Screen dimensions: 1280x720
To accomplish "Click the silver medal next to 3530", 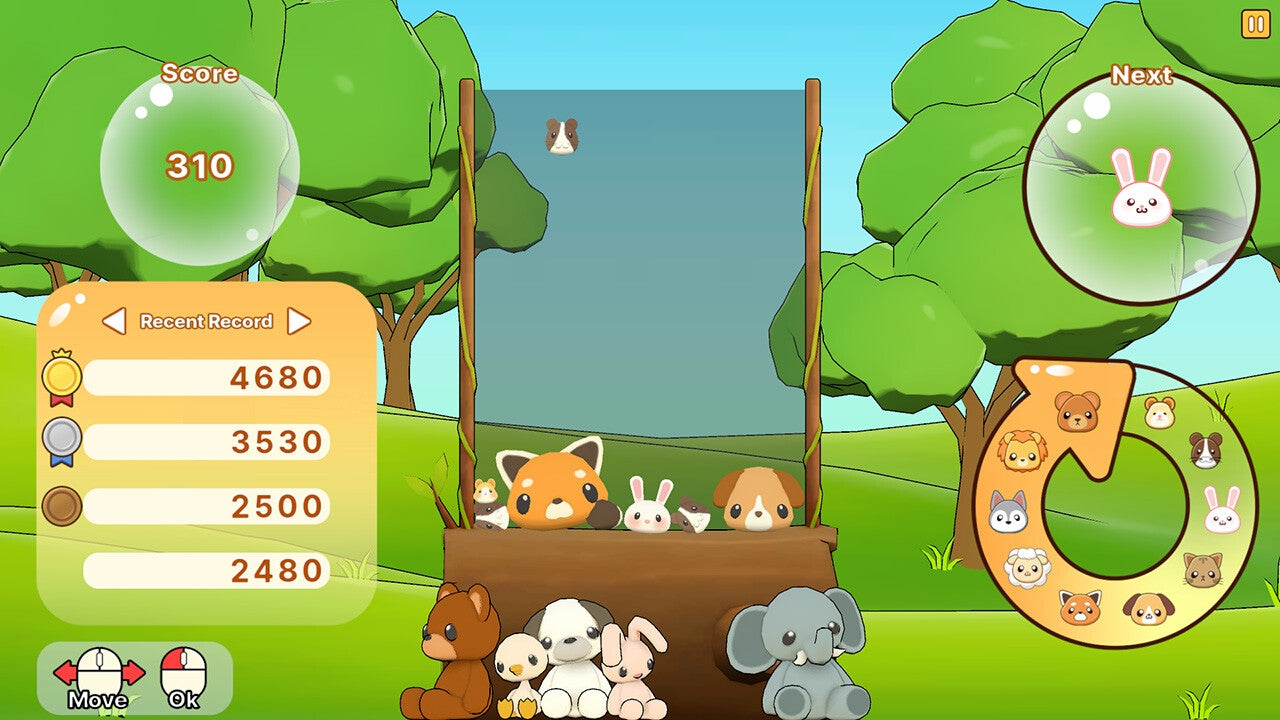I will tap(64, 440).
